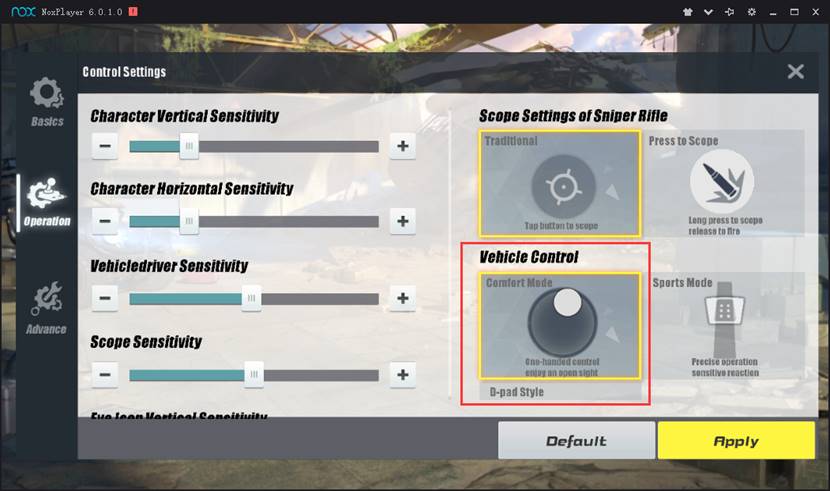
Task: Reduce Vehicledriver Sensitivity with the minus button
Action: tap(105, 297)
